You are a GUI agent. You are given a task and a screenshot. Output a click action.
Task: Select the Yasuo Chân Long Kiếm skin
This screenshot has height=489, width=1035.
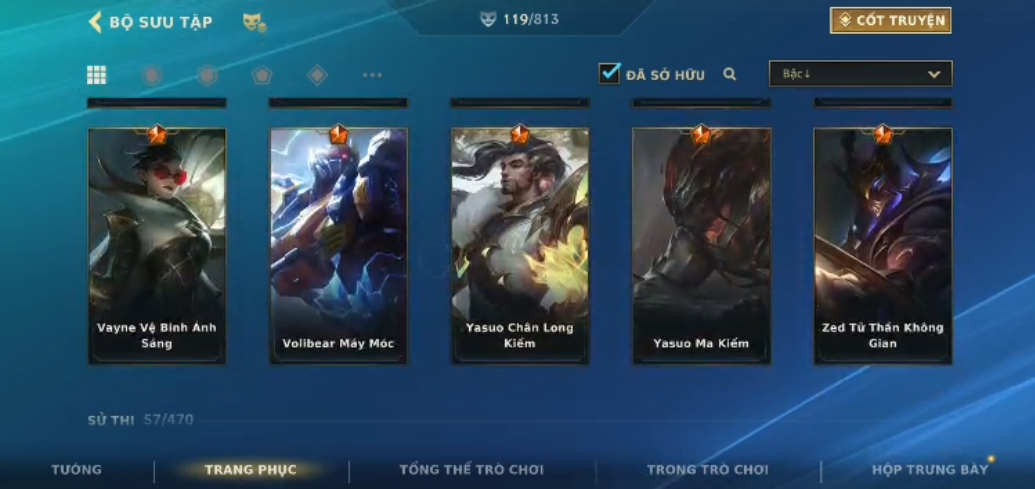point(520,245)
